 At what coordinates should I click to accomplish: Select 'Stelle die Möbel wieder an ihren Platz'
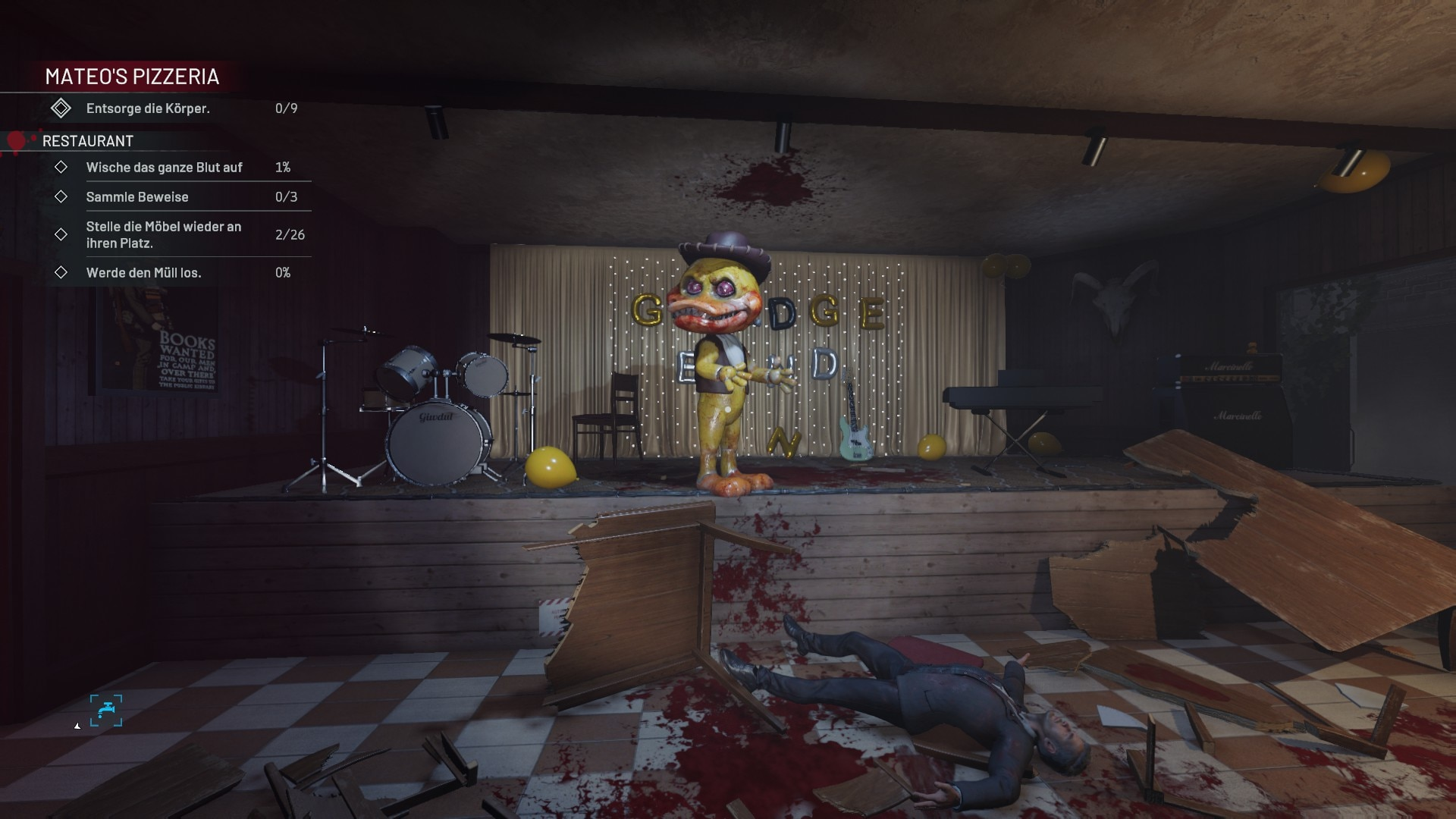(x=164, y=235)
